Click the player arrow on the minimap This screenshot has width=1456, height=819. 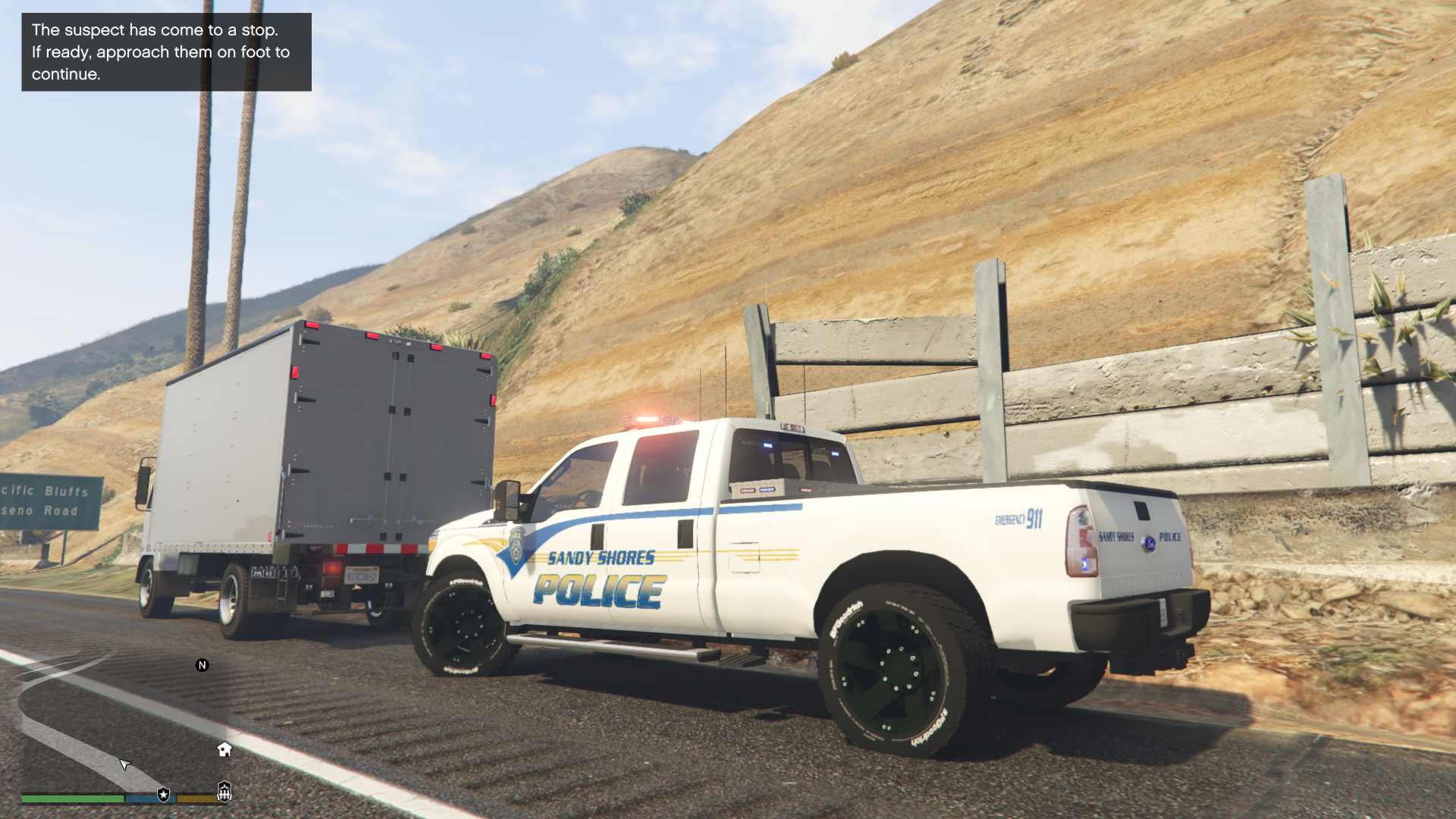(x=124, y=763)
